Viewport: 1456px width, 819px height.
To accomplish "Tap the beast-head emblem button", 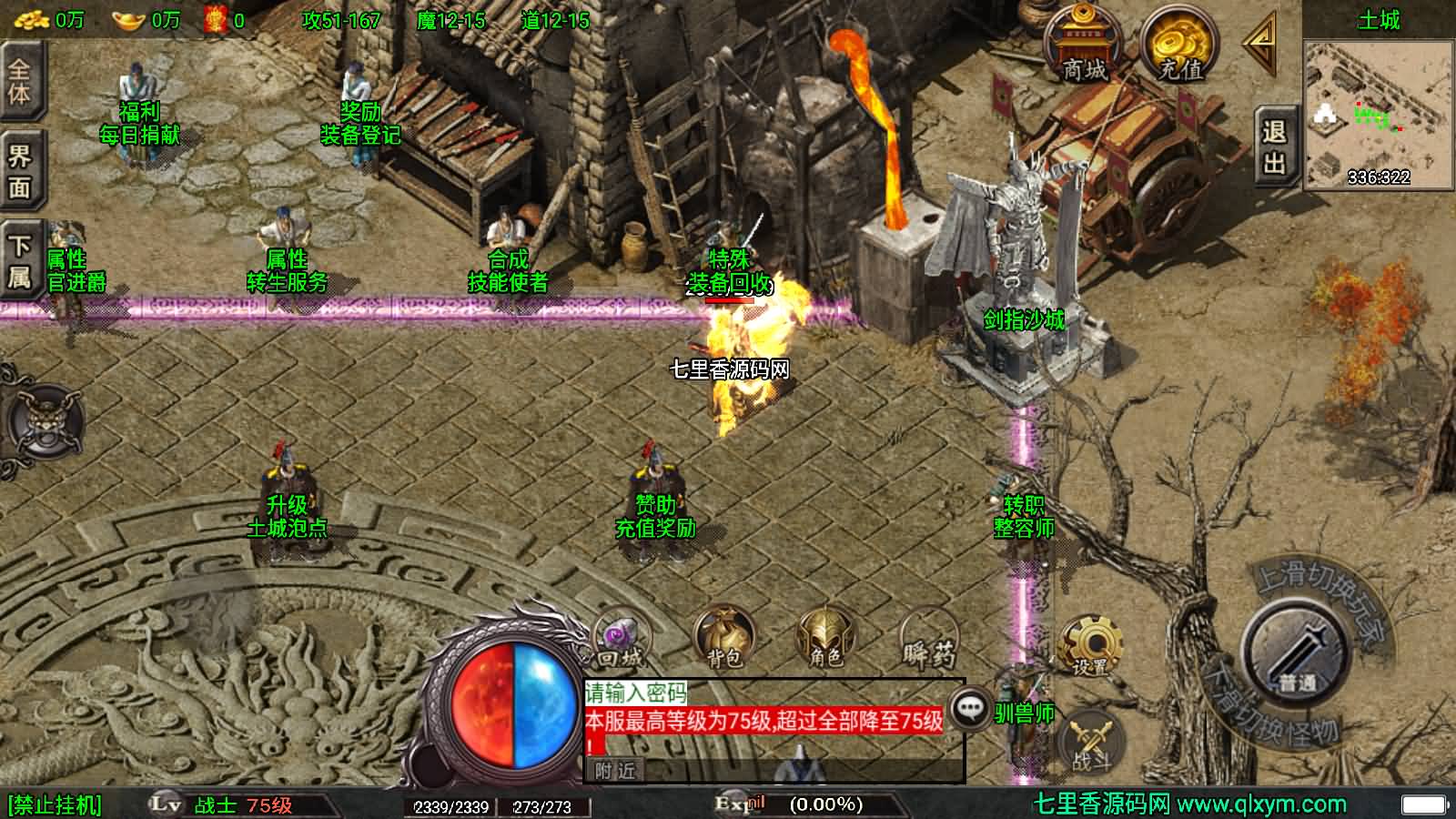I will (43, 422).
